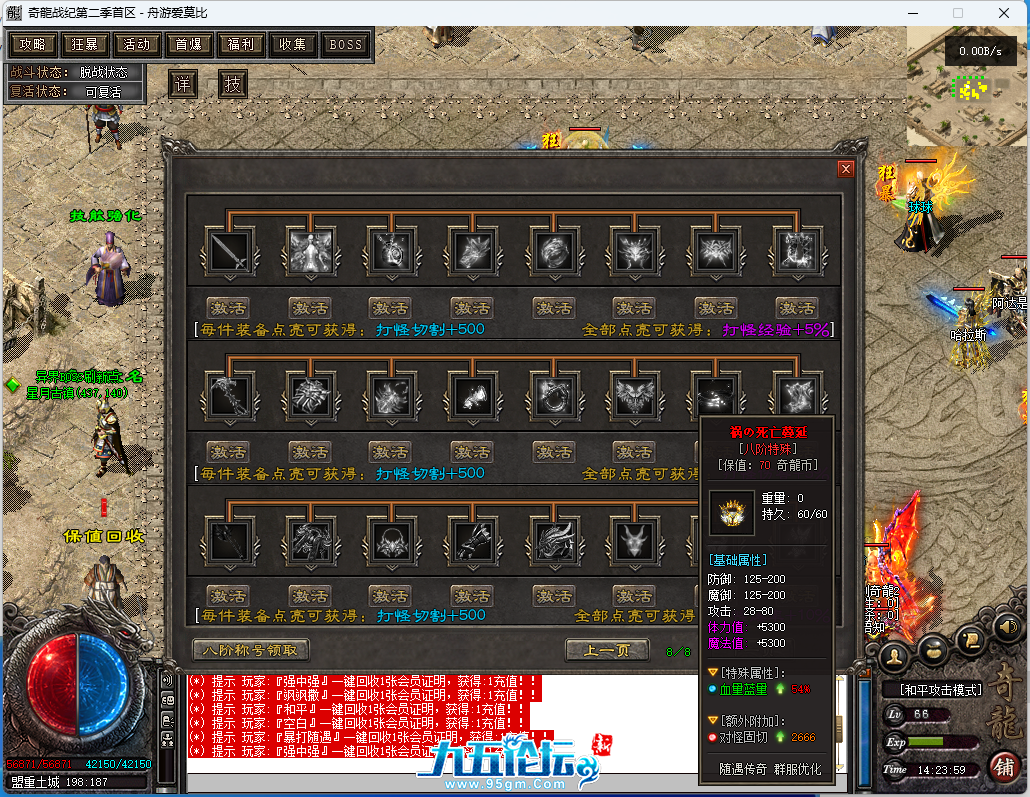The image size is (1030, 797).
Task: Open the character portrait icon
Action: coord(896,655)
